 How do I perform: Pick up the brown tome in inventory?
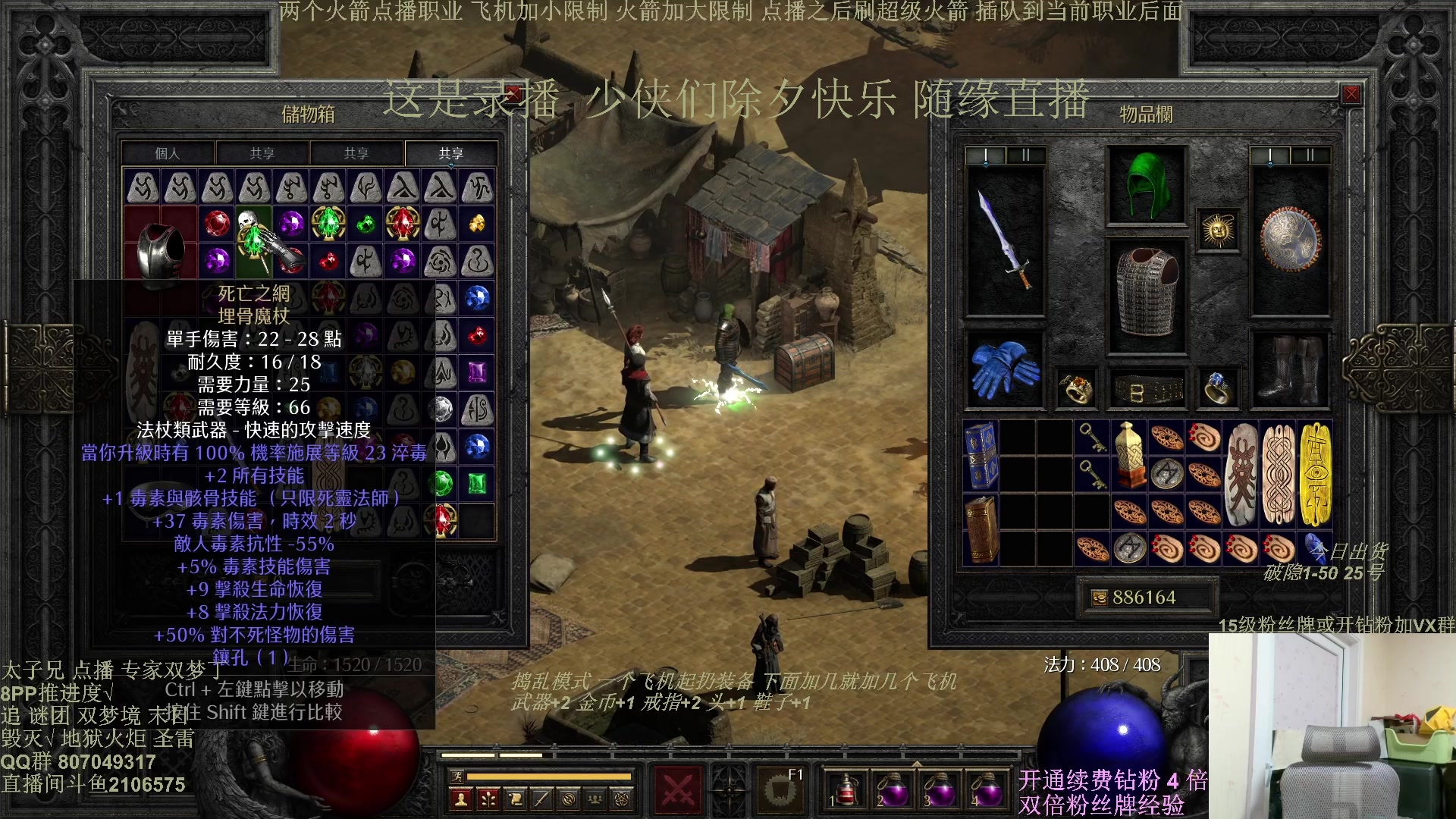click(x=982, y=529)
